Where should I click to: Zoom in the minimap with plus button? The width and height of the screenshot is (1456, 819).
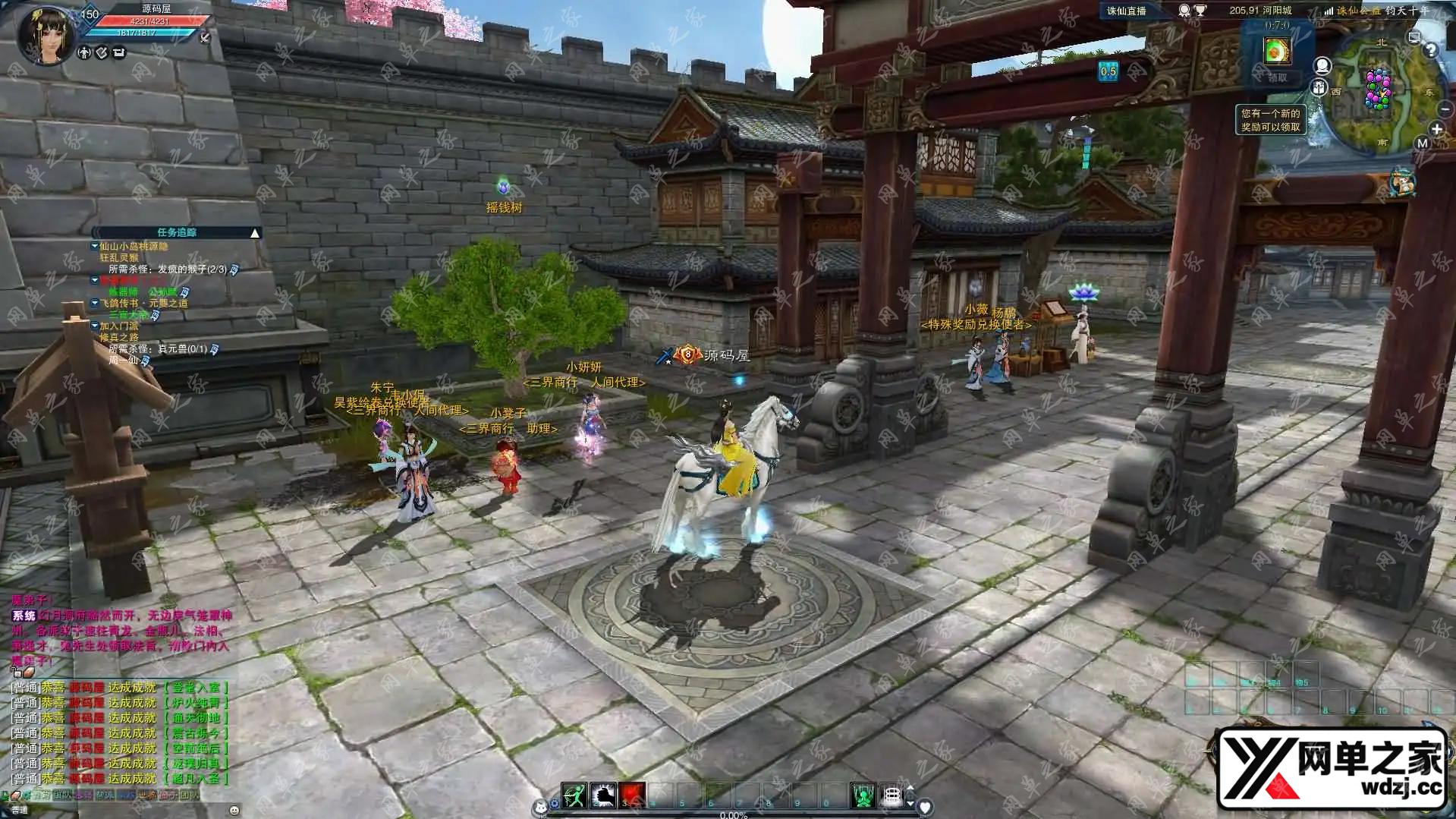click(1436, 129)
